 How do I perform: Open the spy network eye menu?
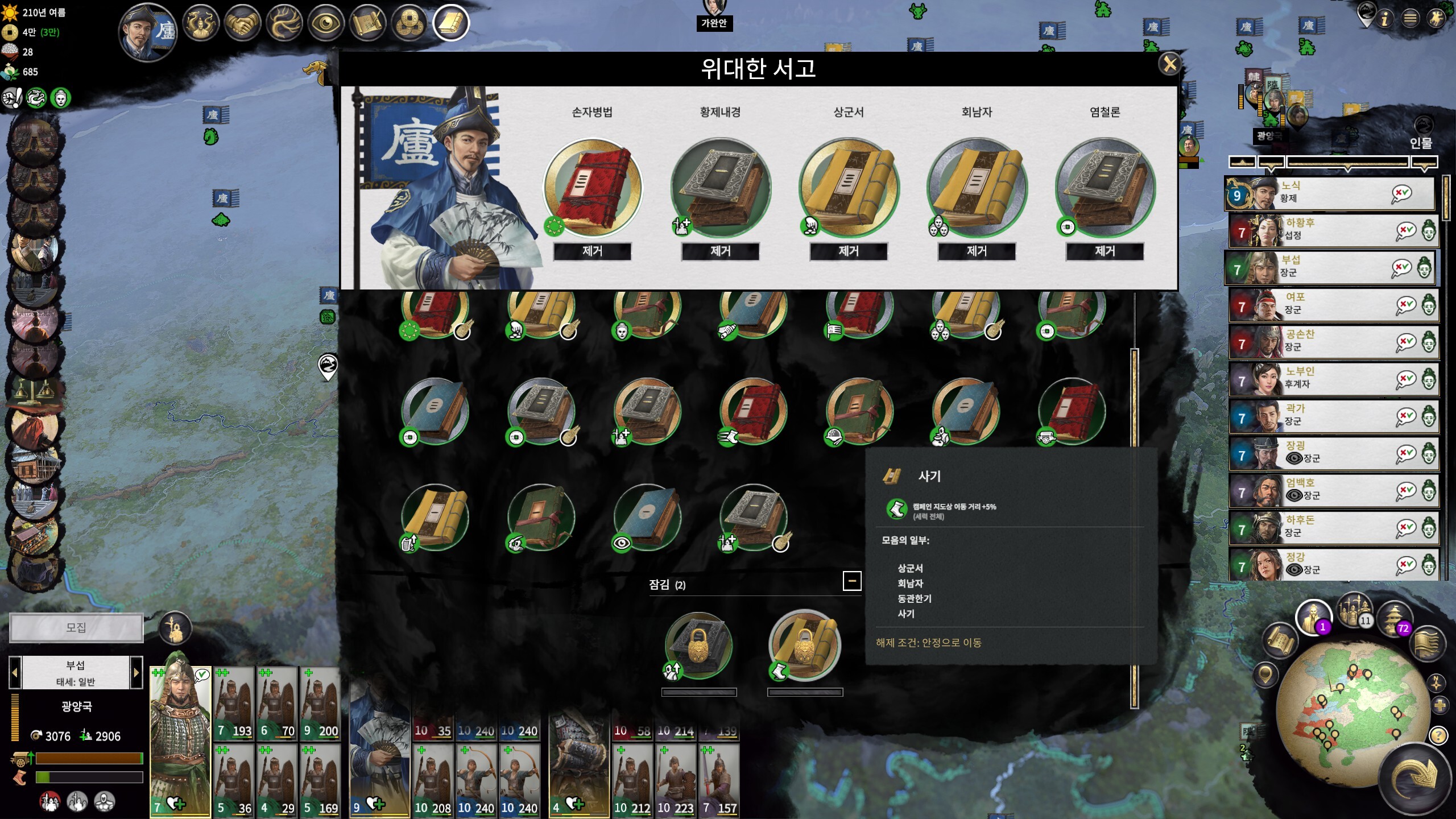tap(325, 24)
